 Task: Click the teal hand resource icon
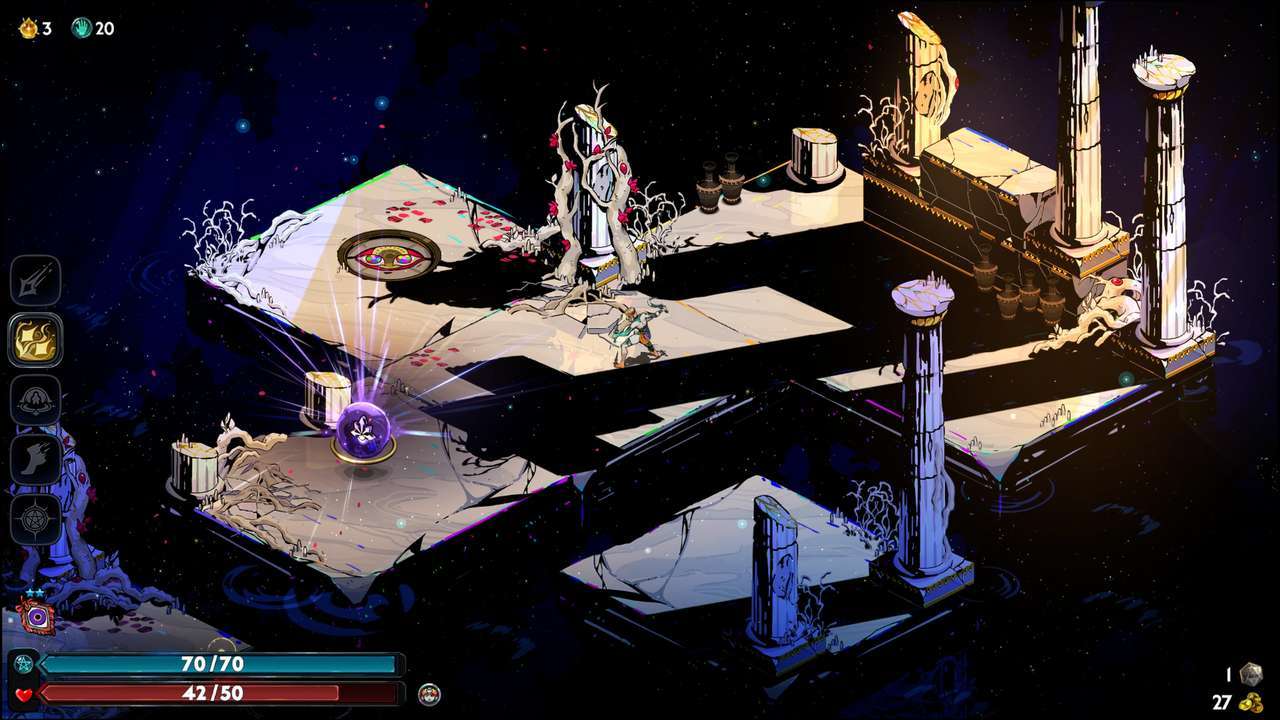click(x=82, y=28)
